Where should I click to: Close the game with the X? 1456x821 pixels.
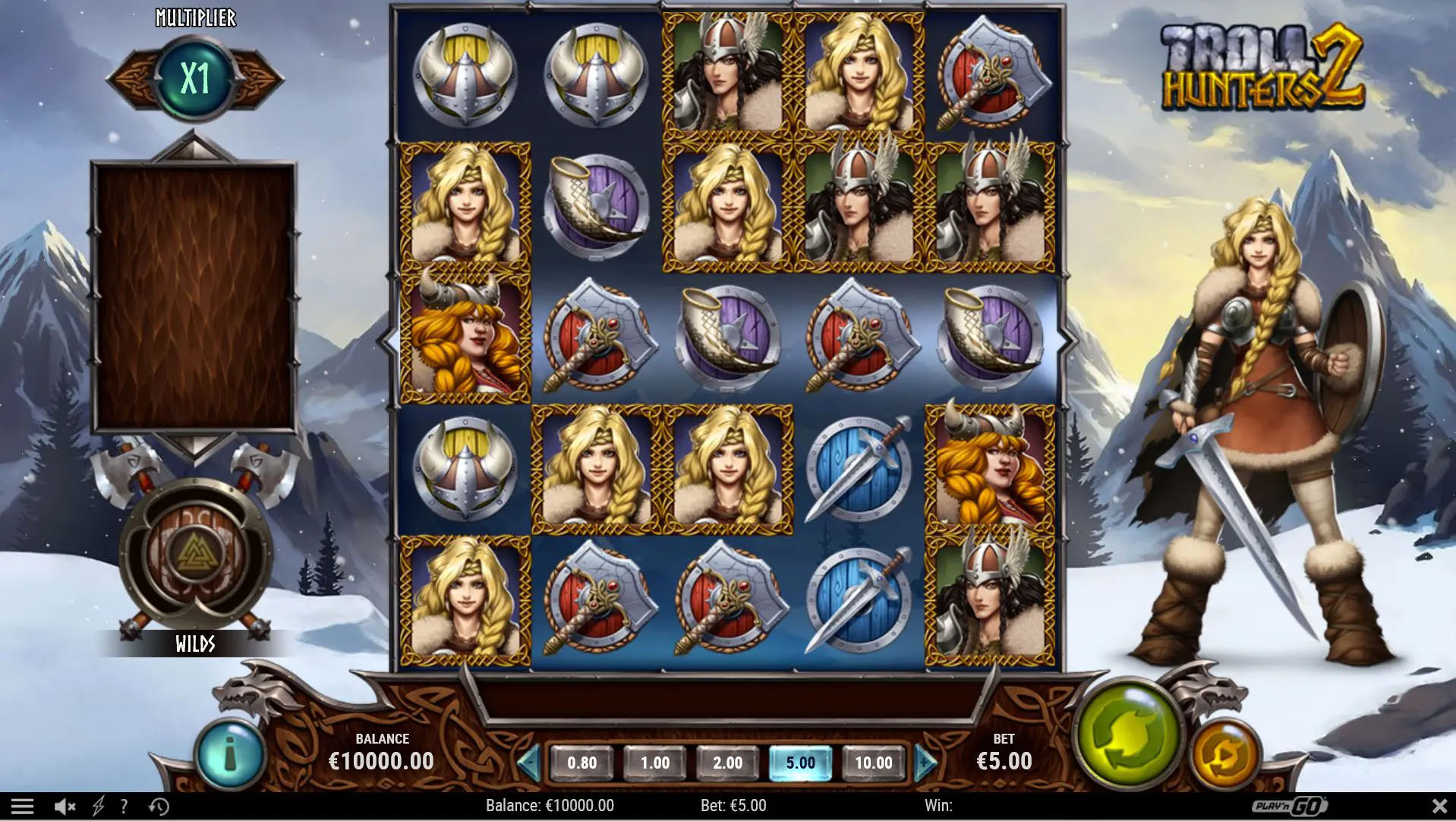[1439, 805]
